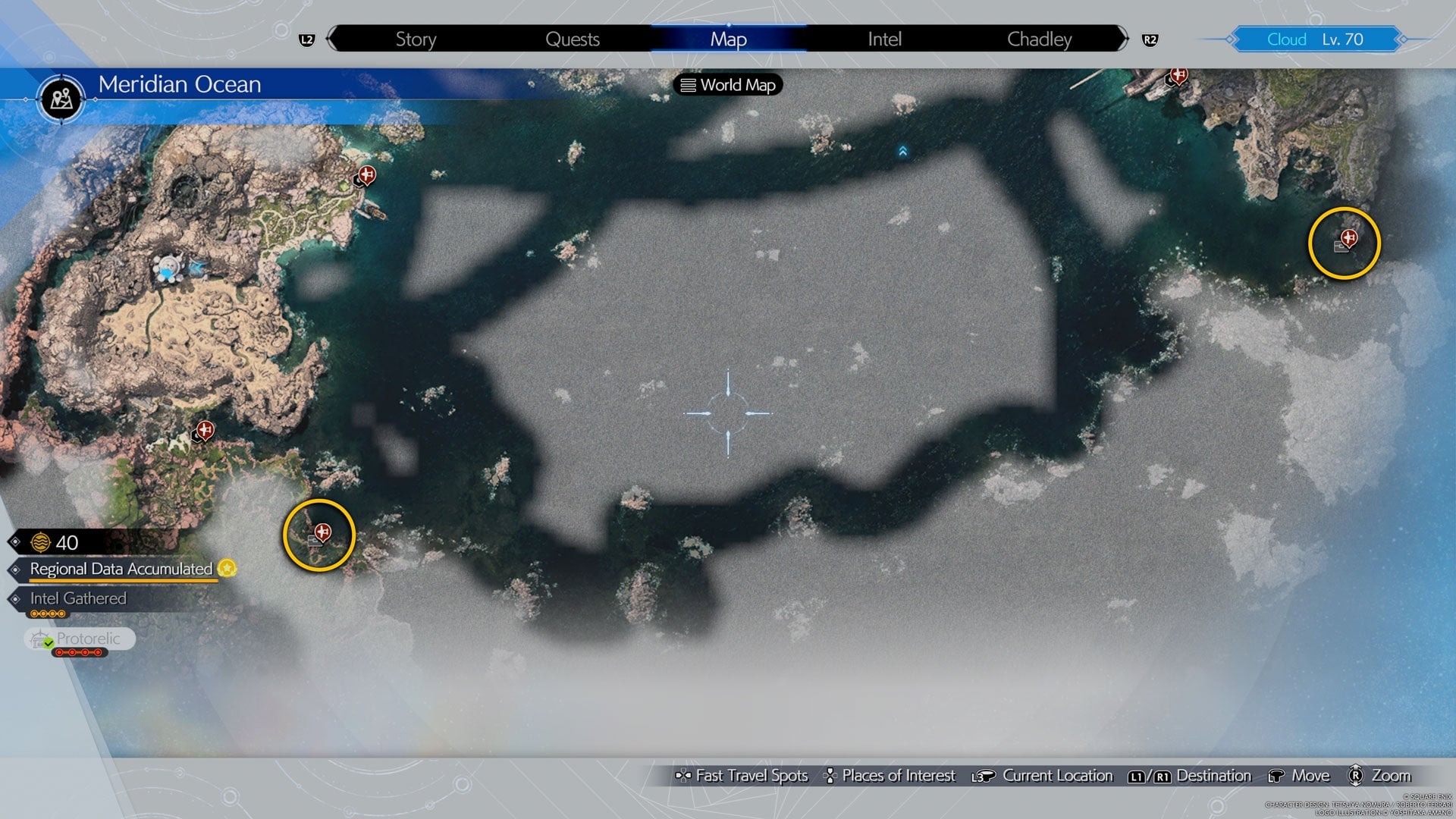Click the first orange pip under Intel Gathered

[35, 615]
